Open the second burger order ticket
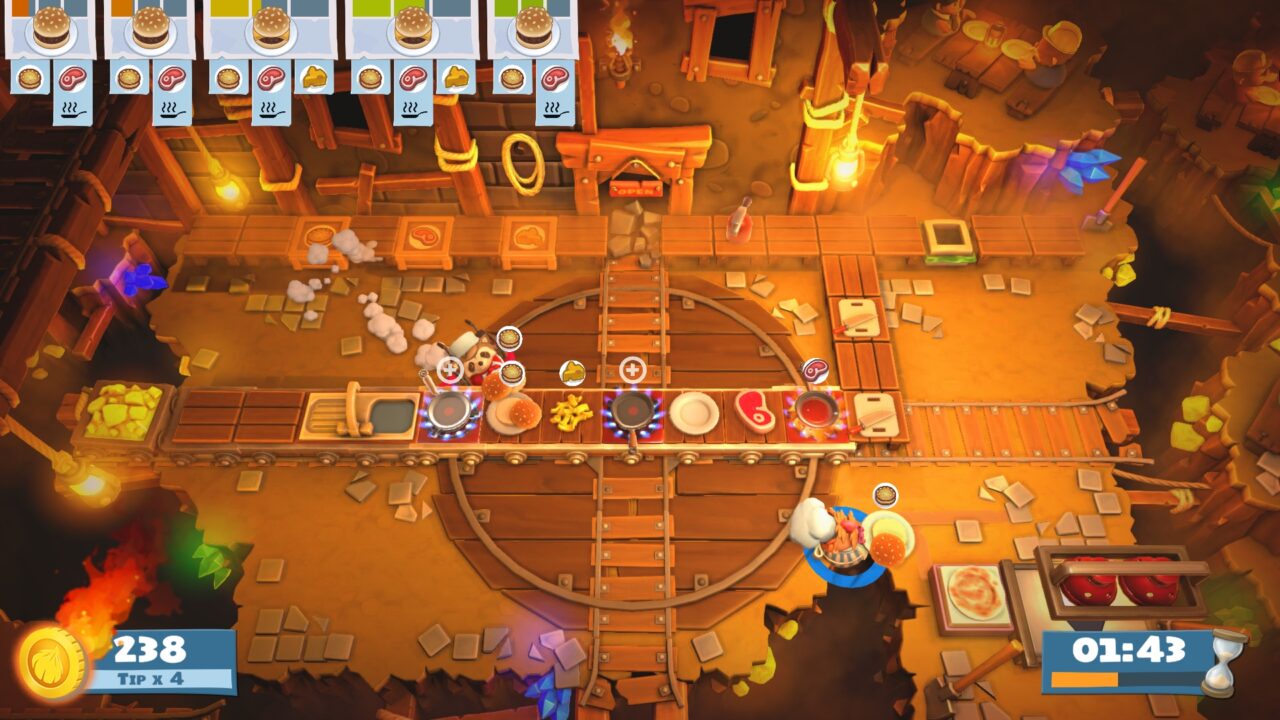Screen dimensions: 1280x720 pyautogui.click(x=148, y=30)
